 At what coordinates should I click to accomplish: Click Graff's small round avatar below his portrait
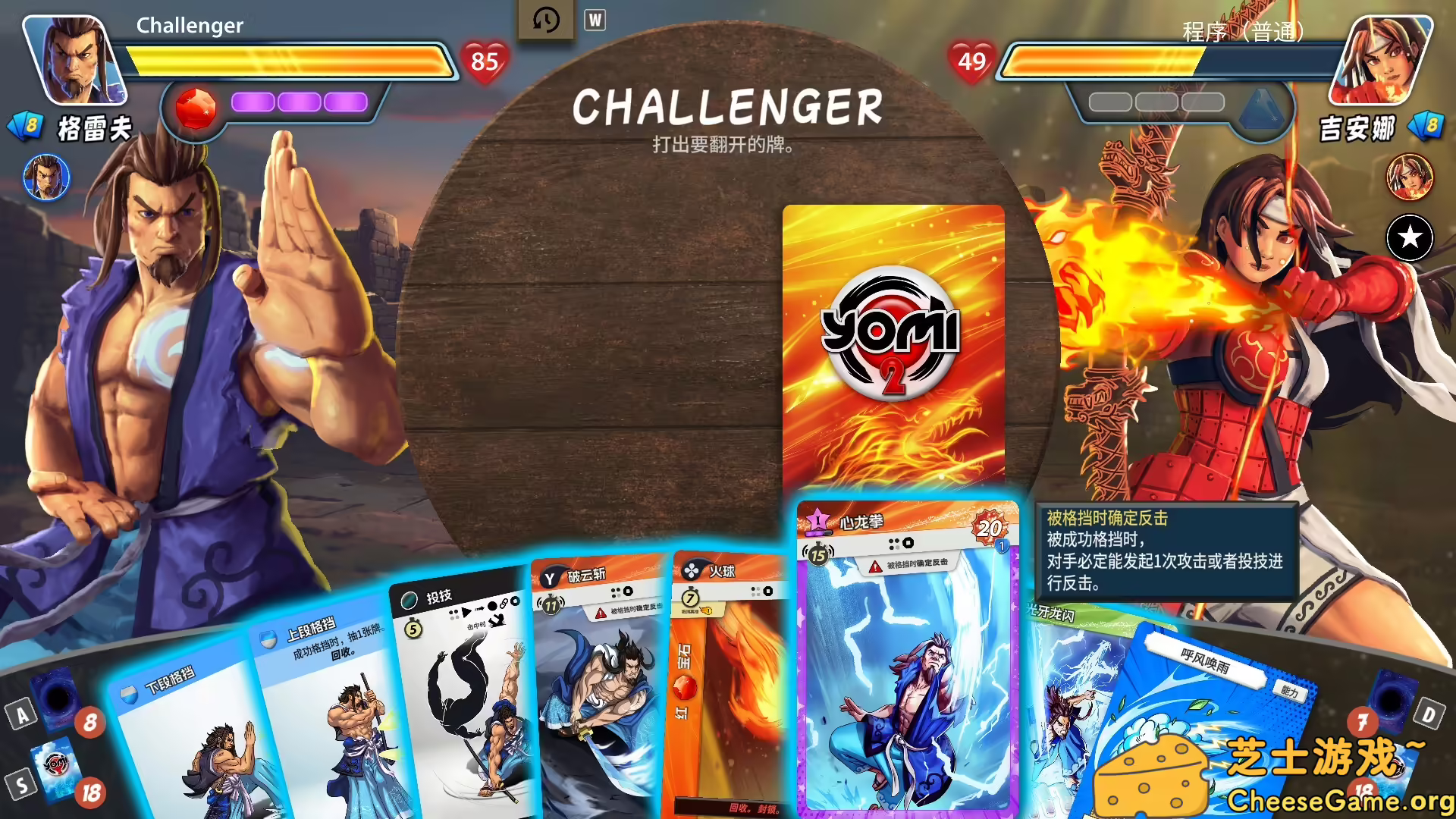coord(45,177)
